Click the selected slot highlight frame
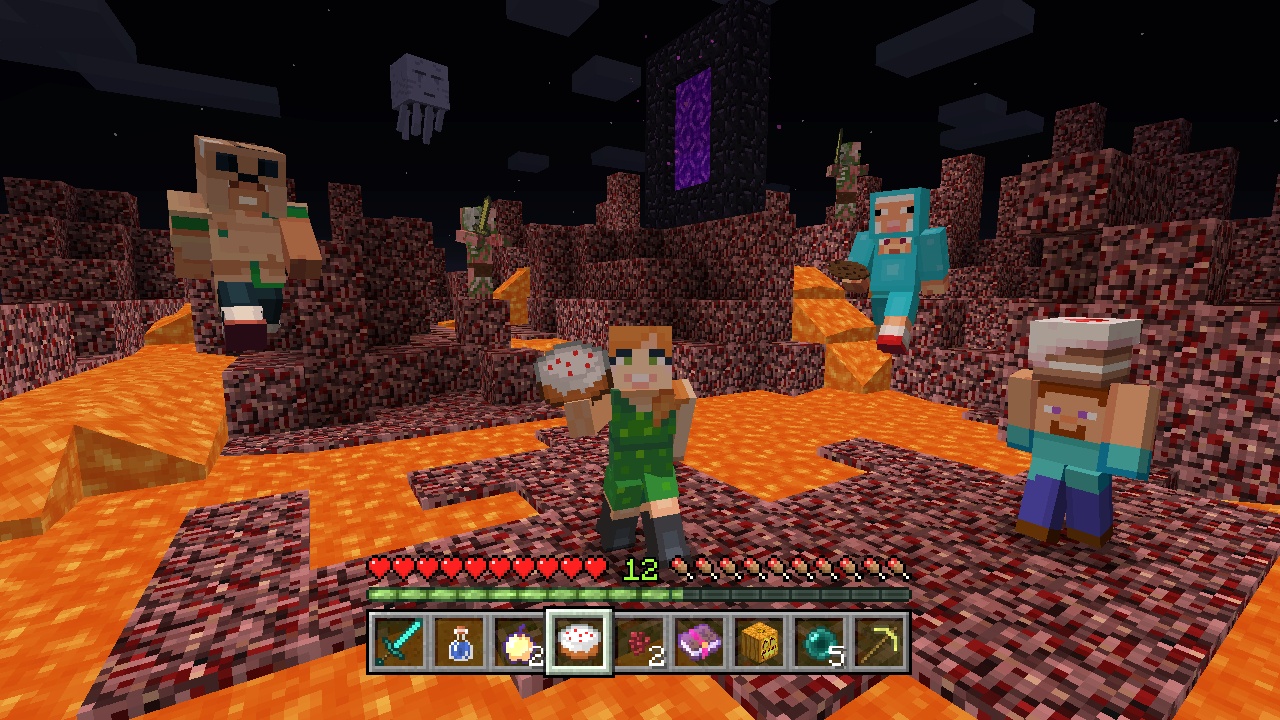Image resolution: width=1280 pixels, height=720 pixels. 580,612
